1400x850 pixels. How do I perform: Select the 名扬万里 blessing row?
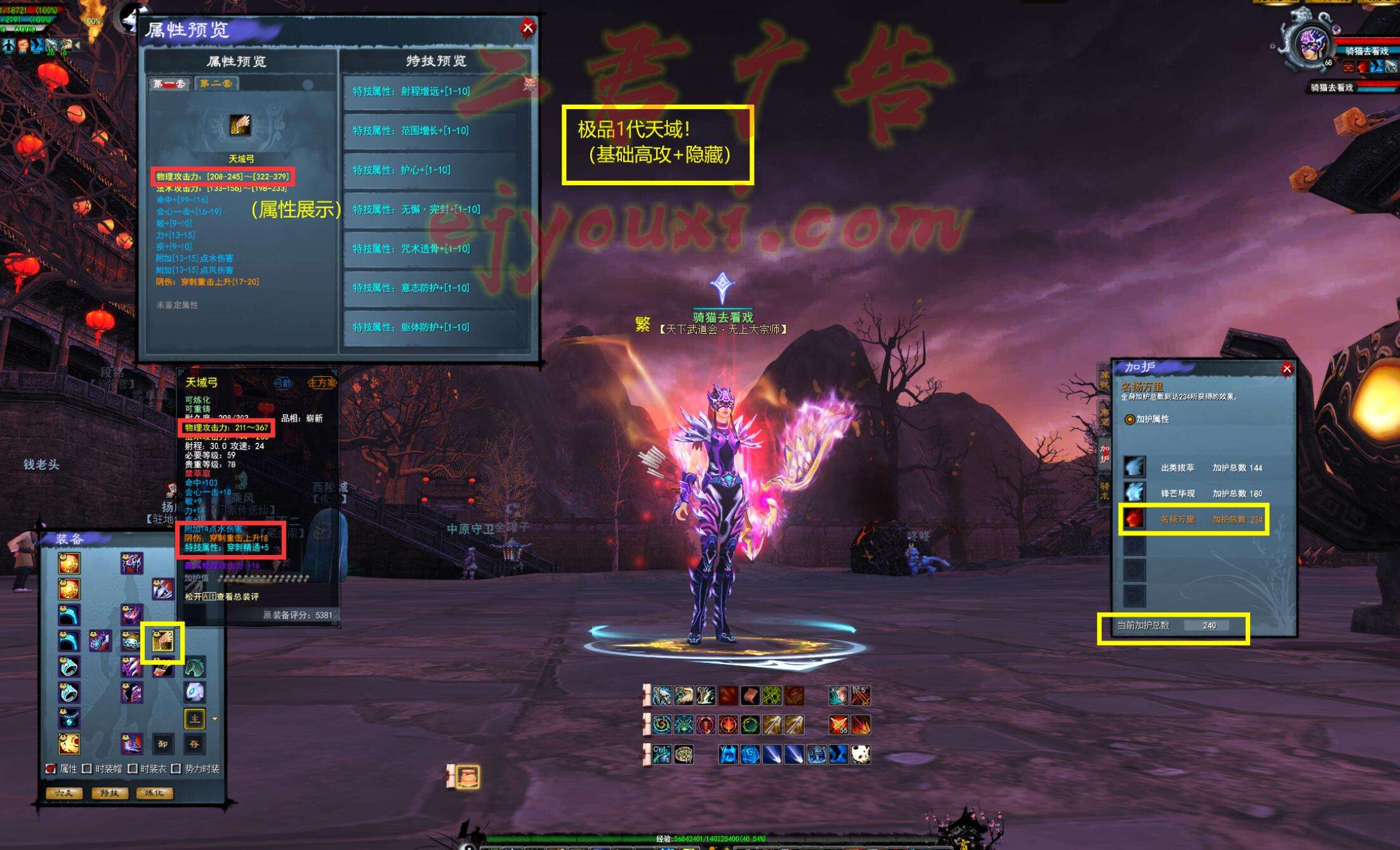(1193, 519)
